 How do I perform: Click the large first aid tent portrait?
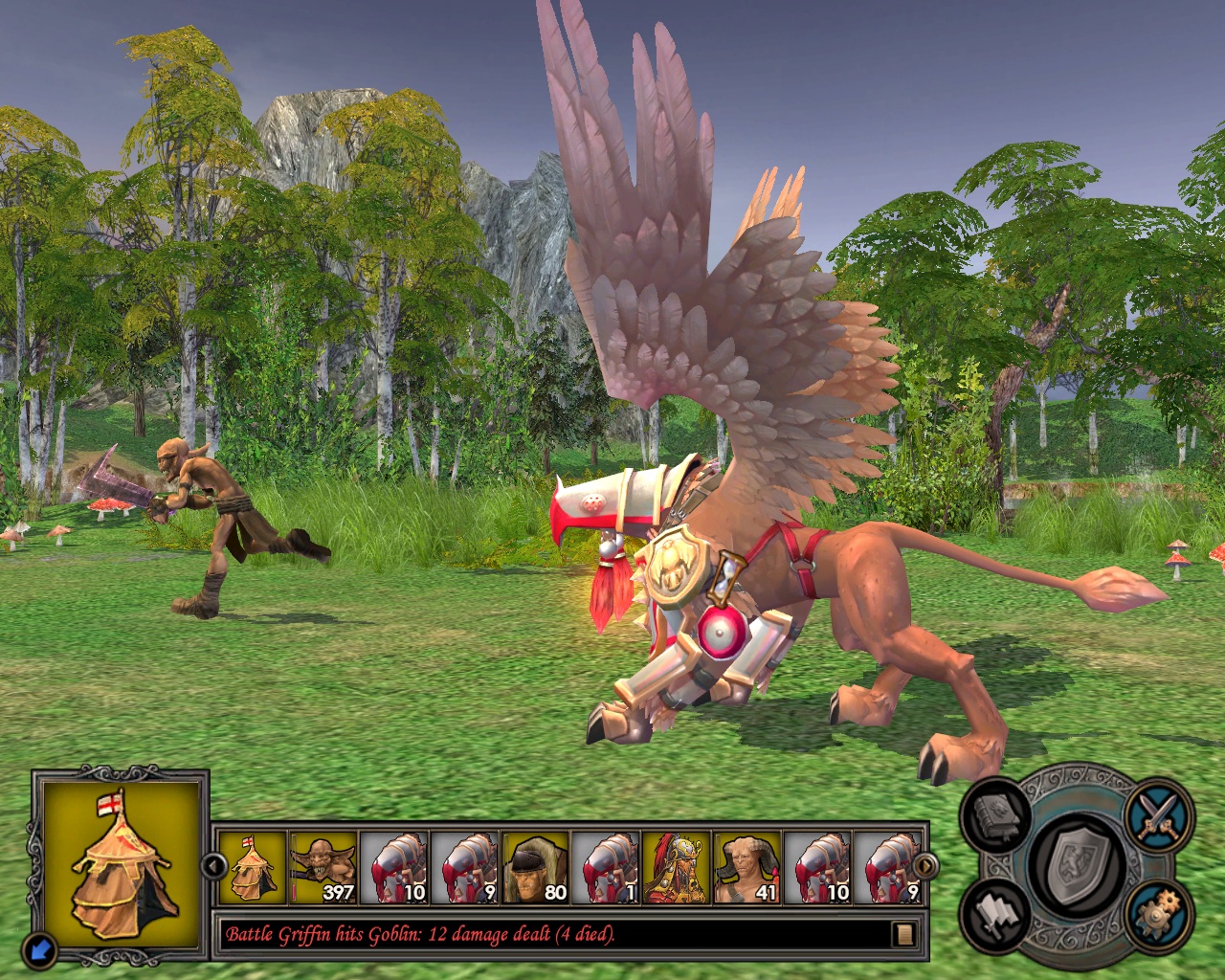point(121,864)
